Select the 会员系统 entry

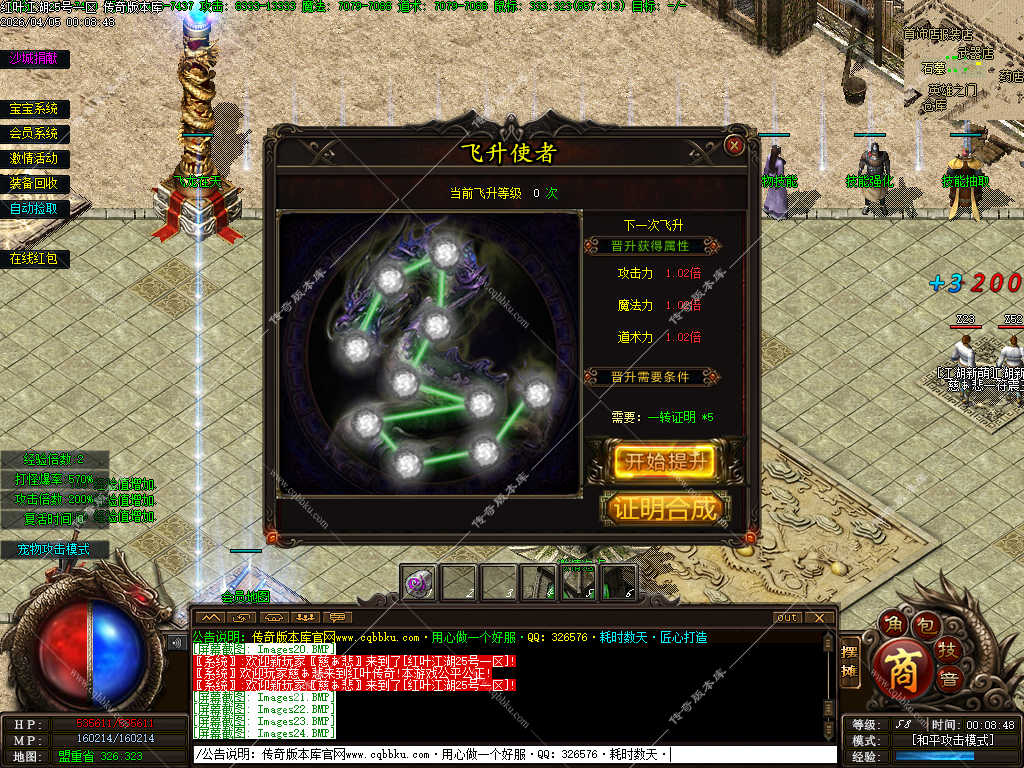pyautogui.click(x=34, y=133)
